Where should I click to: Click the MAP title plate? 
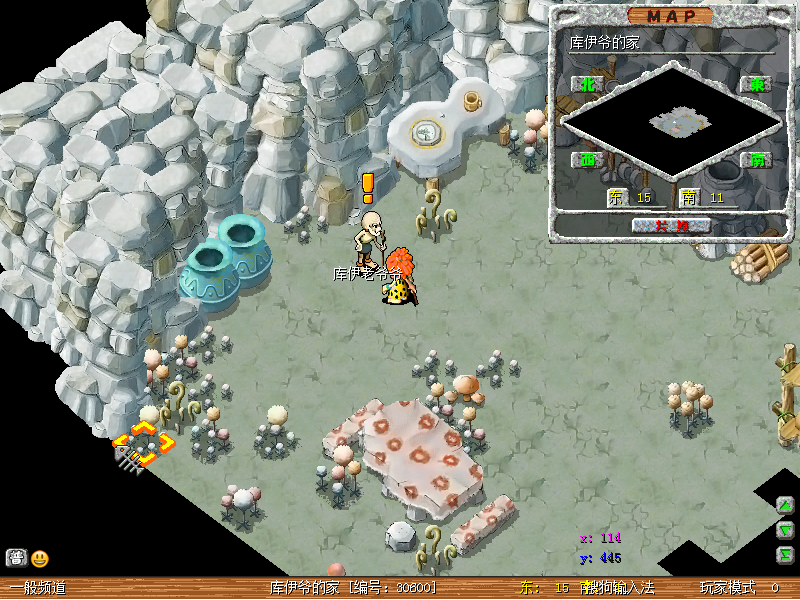(x=671, y=16)
